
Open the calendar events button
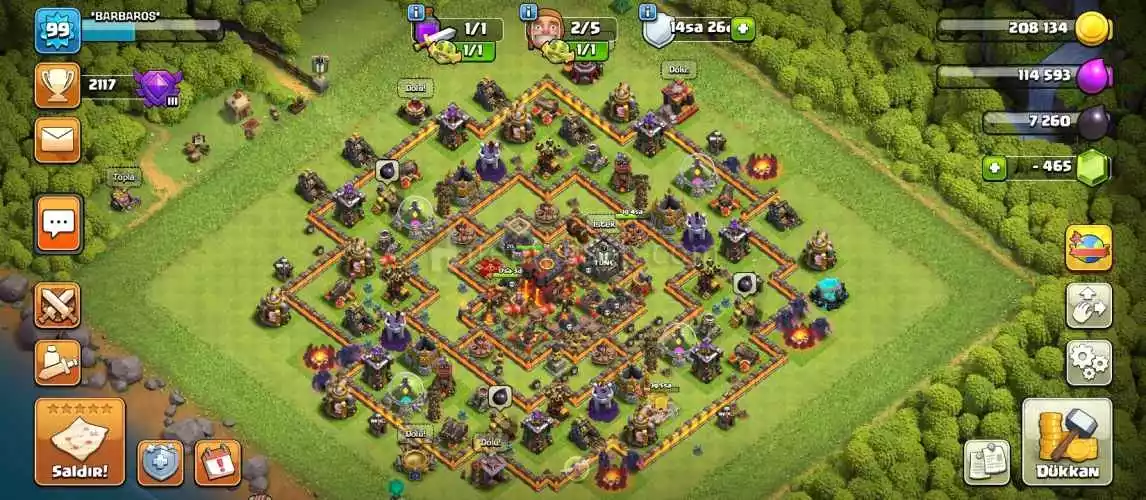coord(217,462)
